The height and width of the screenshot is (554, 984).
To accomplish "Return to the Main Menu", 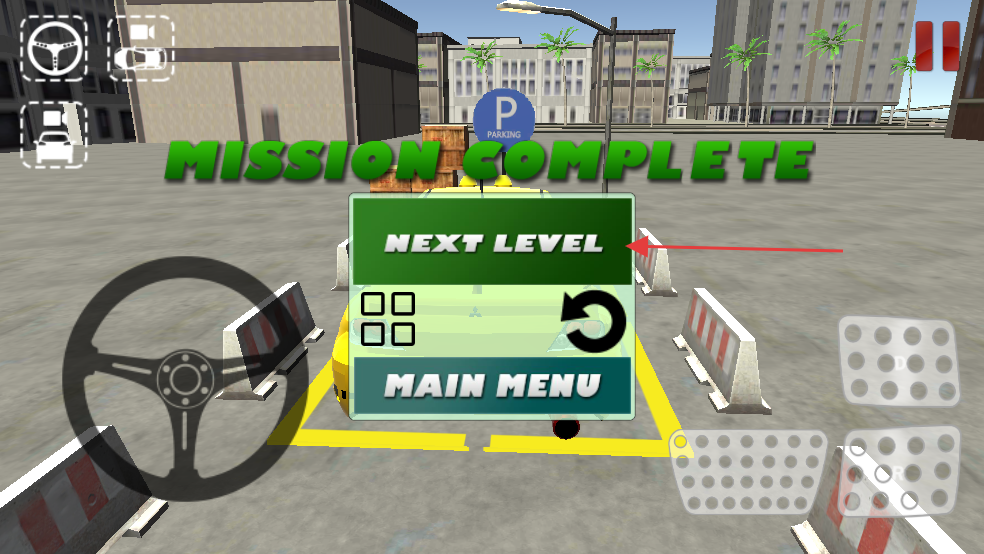I will coord(492,385).
